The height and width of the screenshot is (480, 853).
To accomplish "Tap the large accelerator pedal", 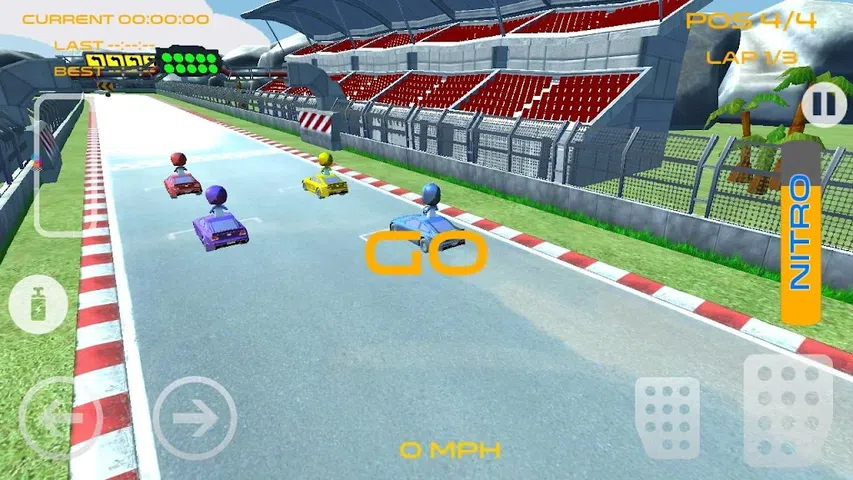I will pyautogui.click(x=788, y=410).
